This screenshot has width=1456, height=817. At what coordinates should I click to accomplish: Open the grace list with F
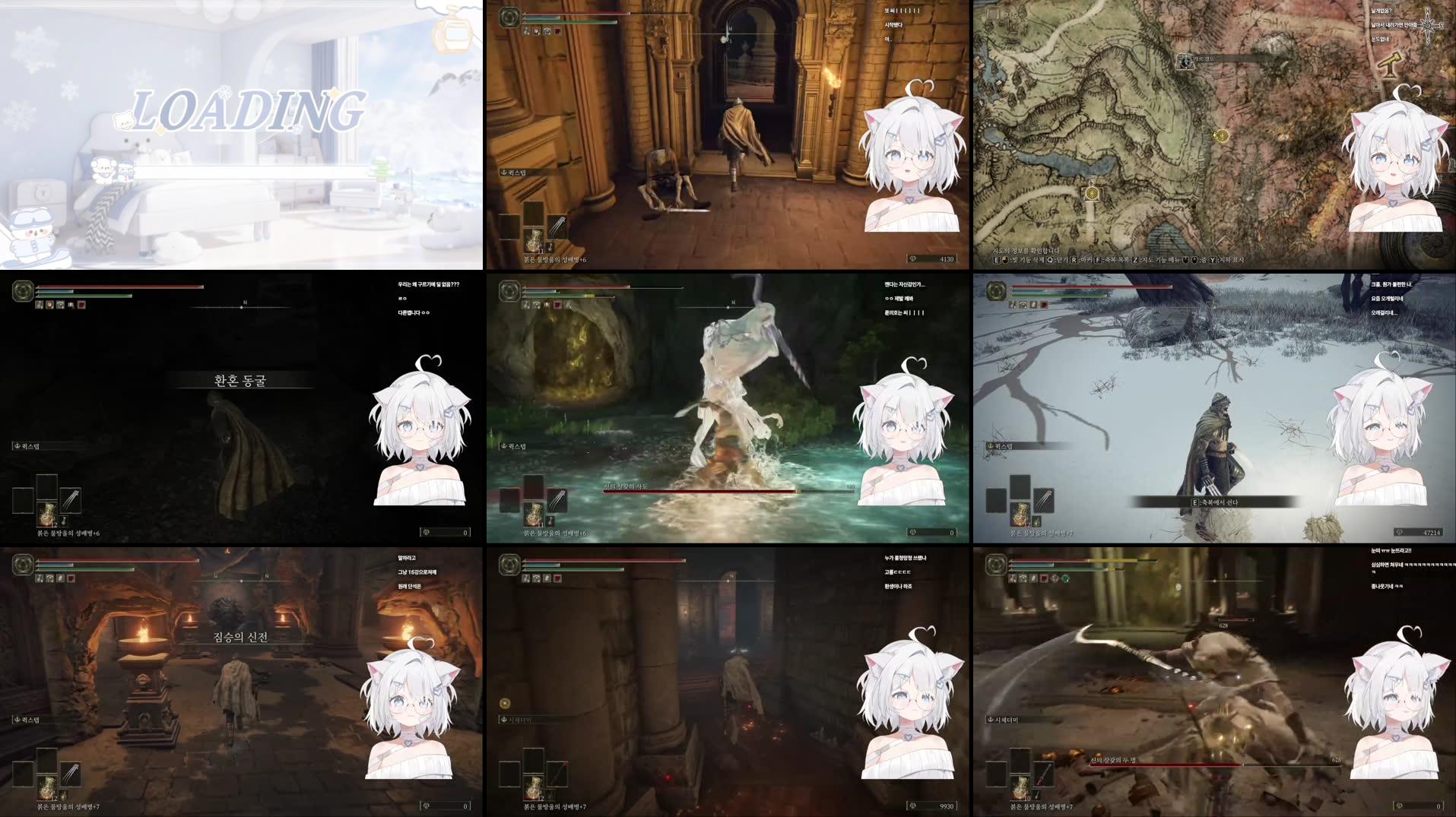tap(1097, 260)
